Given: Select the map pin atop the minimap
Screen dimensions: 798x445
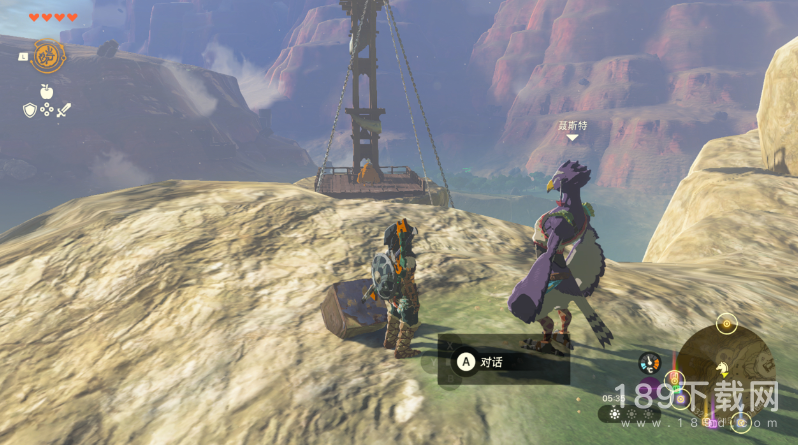Looking at the screenshot, I should coord(727,323).
